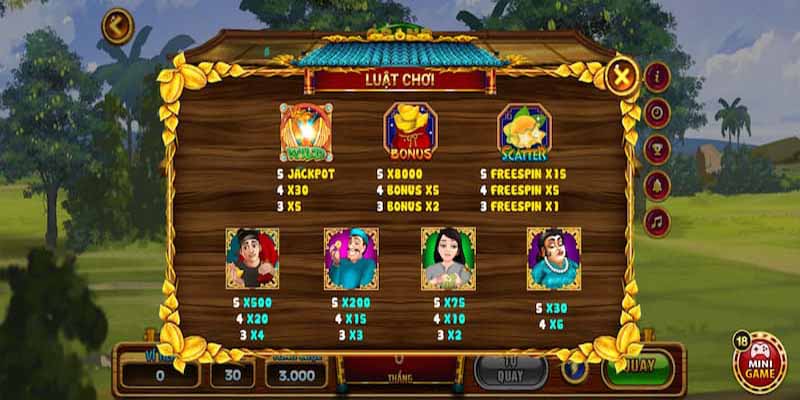Toggle the bell notification icon
The image size is (800, 400).
[x=657, y=184]
